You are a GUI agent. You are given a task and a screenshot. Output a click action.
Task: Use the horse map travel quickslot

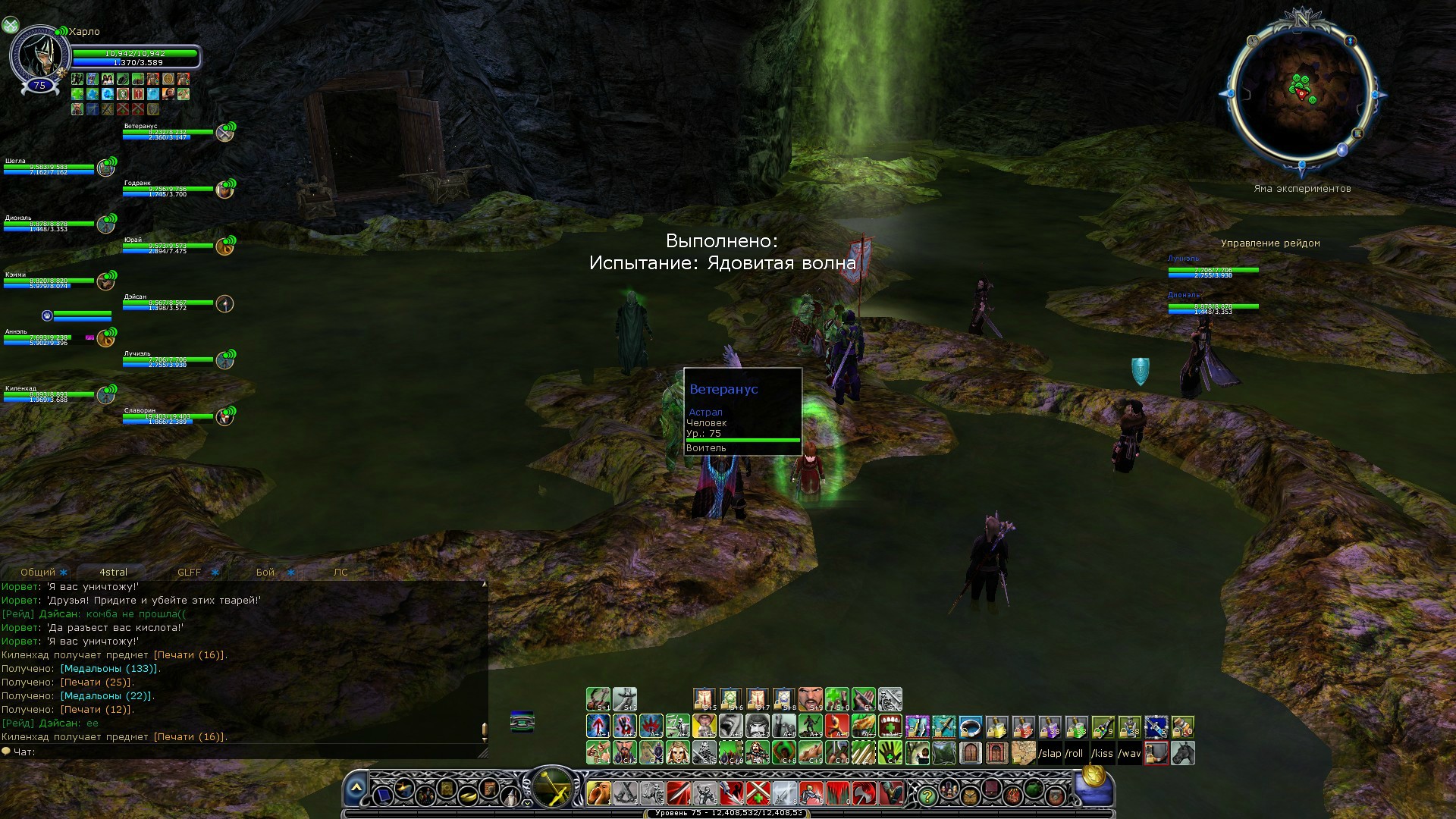(x=1024, y=754)
